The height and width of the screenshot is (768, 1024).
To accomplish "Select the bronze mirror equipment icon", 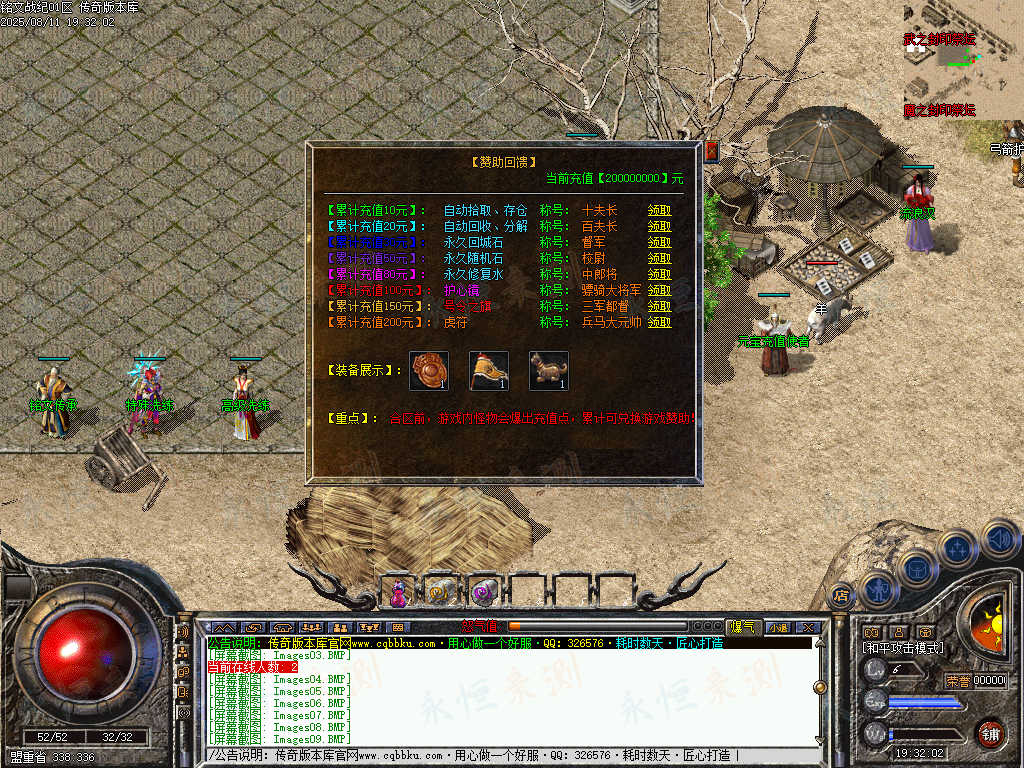I will [x=429, y=371].
